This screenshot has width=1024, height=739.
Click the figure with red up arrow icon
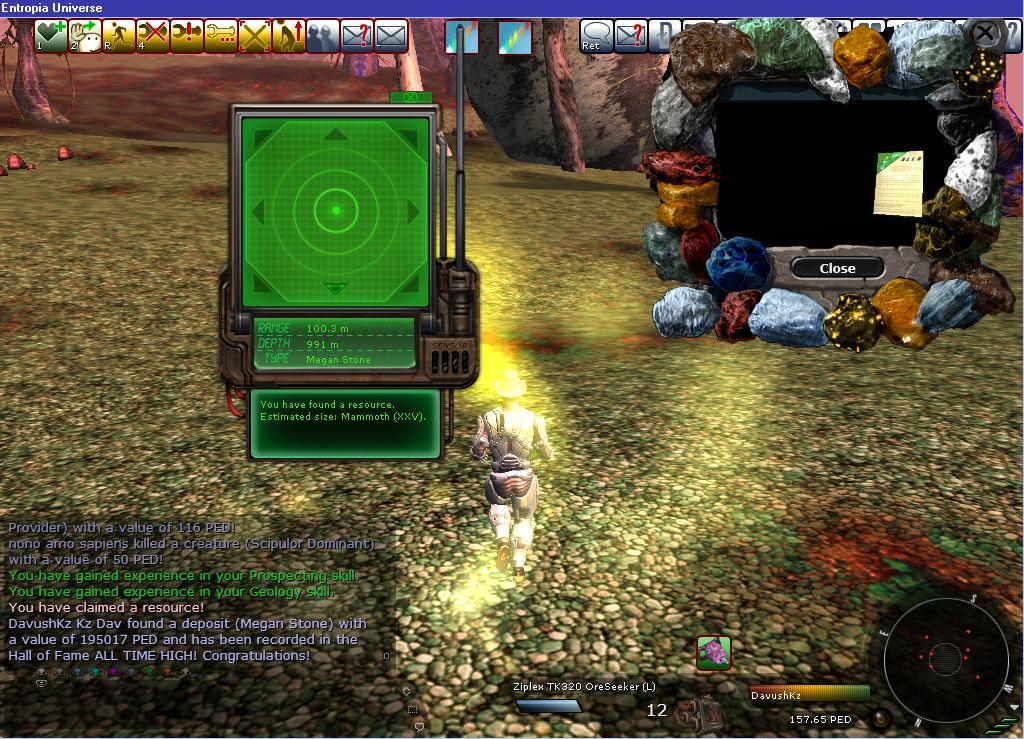pos(289,37)
